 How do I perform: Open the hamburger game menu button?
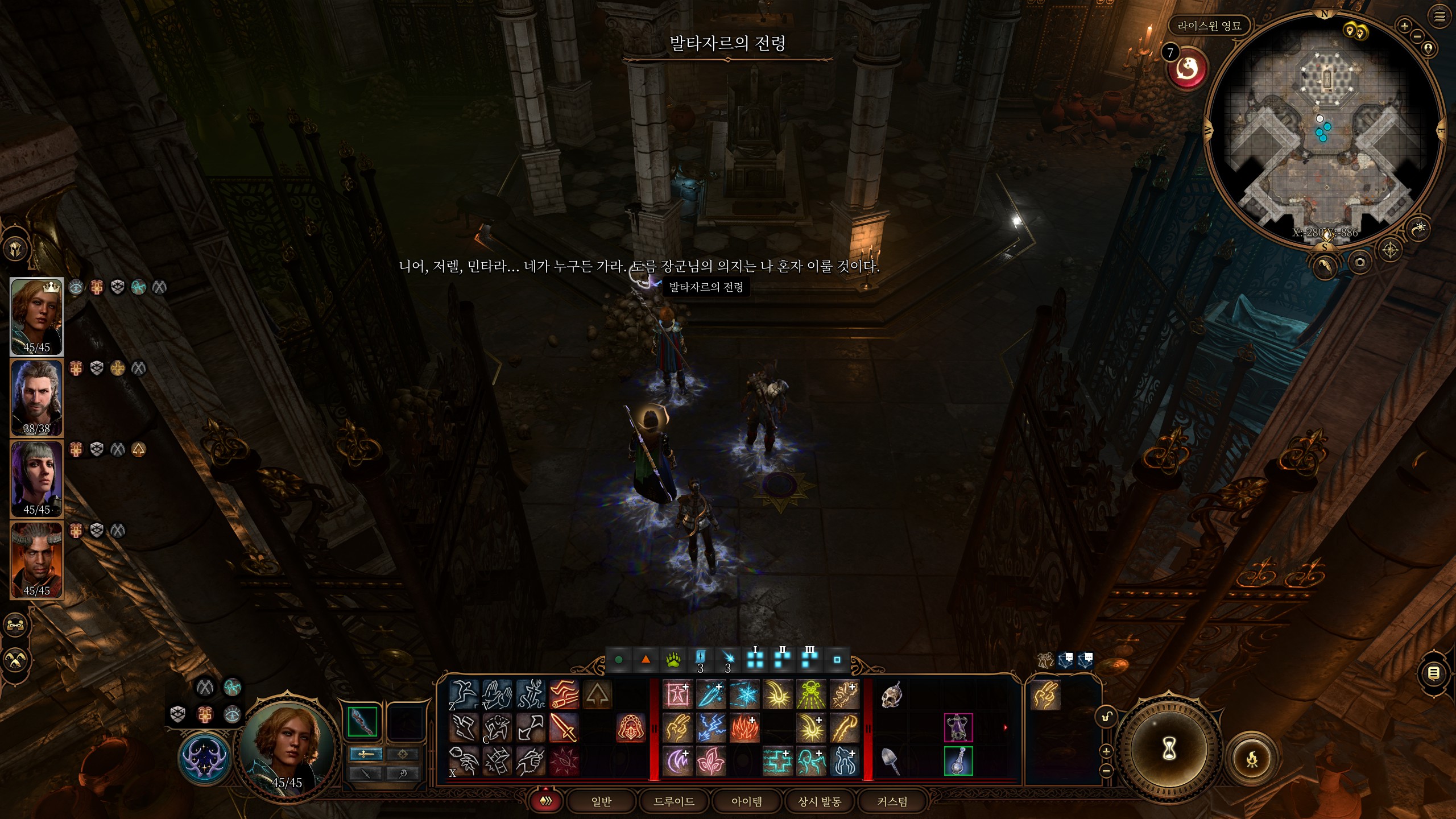(x=1440, y=17)
